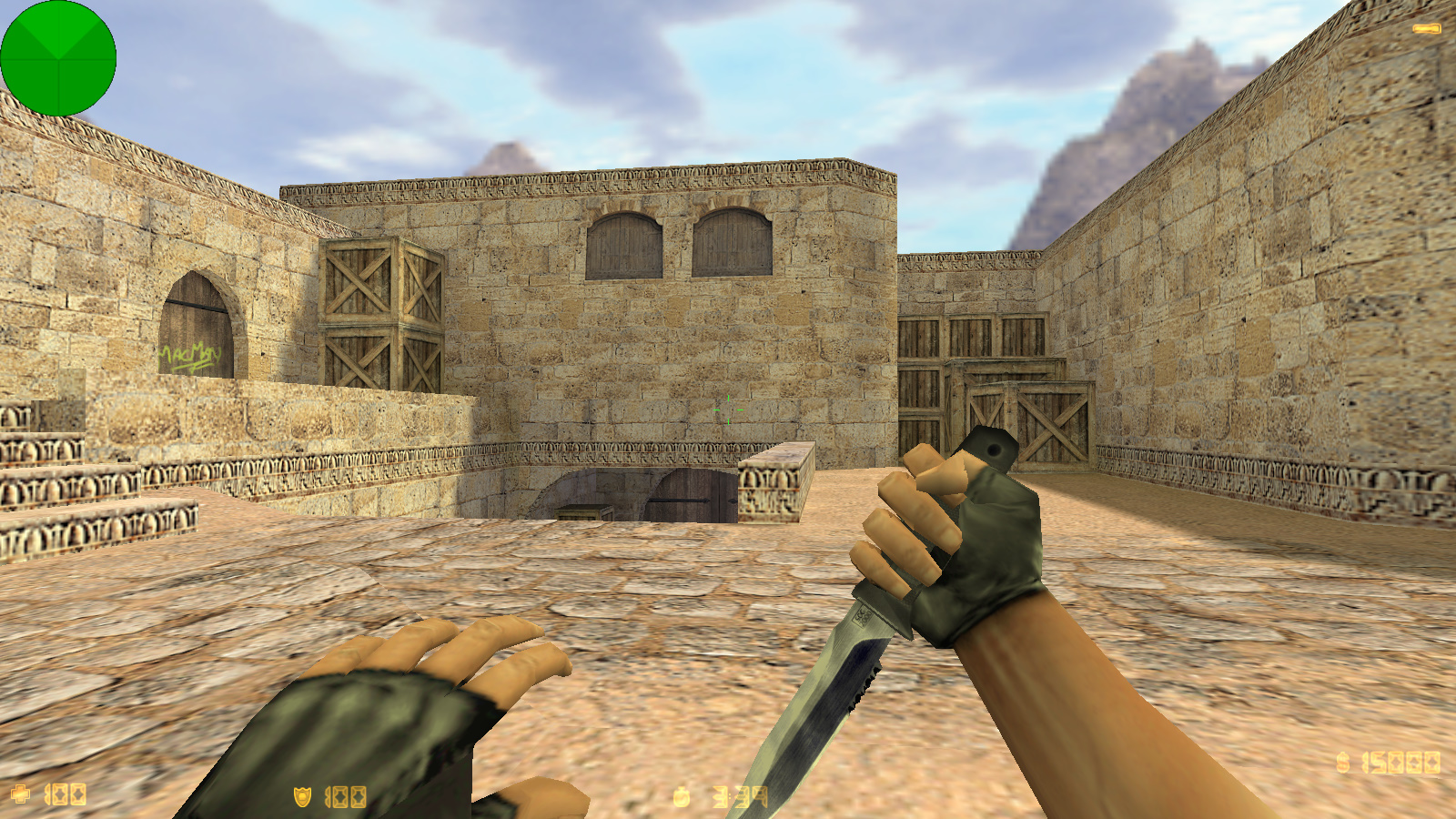Toggle the armor value reading 100
The image size is (1456, 819).
(x=346, y=795)
